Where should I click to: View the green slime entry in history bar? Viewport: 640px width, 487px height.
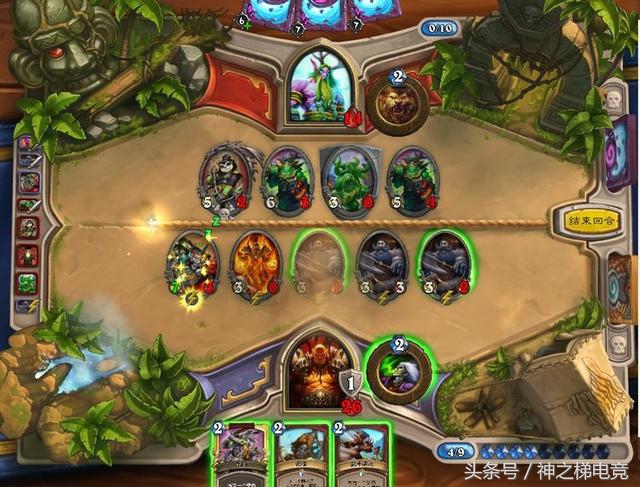pyautogui.click(x=28, y=280)
